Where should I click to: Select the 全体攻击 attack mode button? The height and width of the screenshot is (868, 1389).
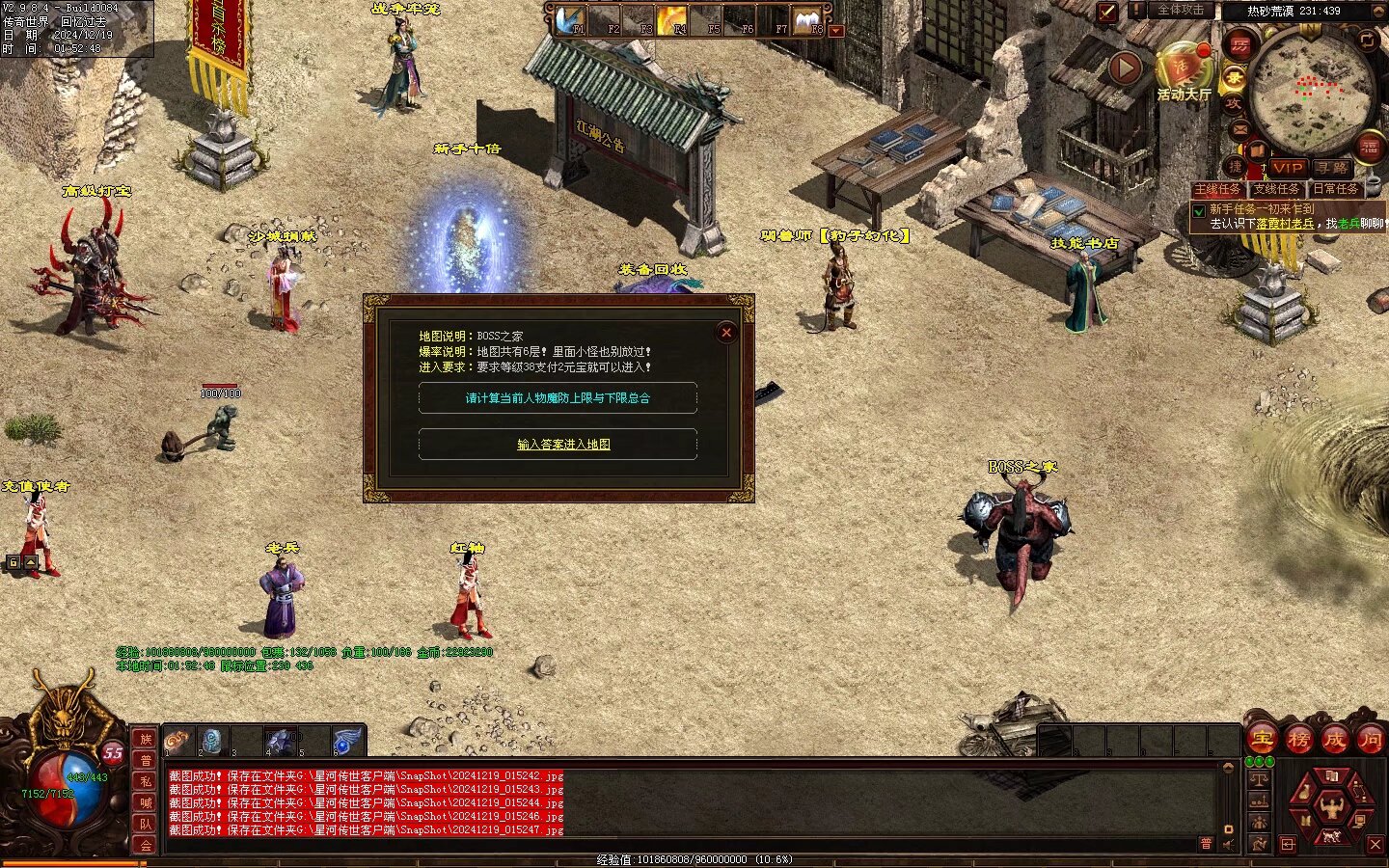(1181, 11)
